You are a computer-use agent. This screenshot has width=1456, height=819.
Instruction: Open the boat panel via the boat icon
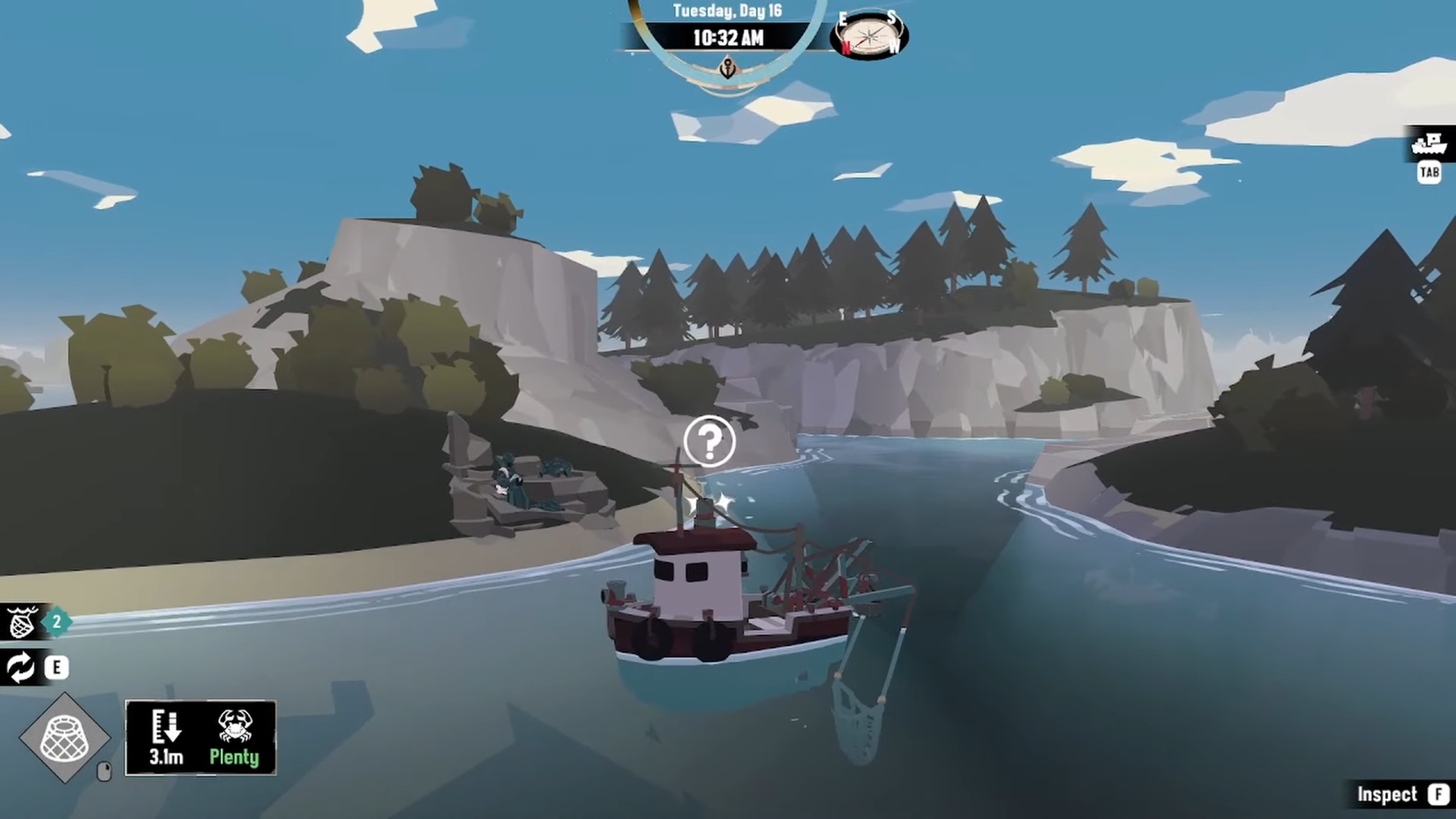(x=1430, y=142)
